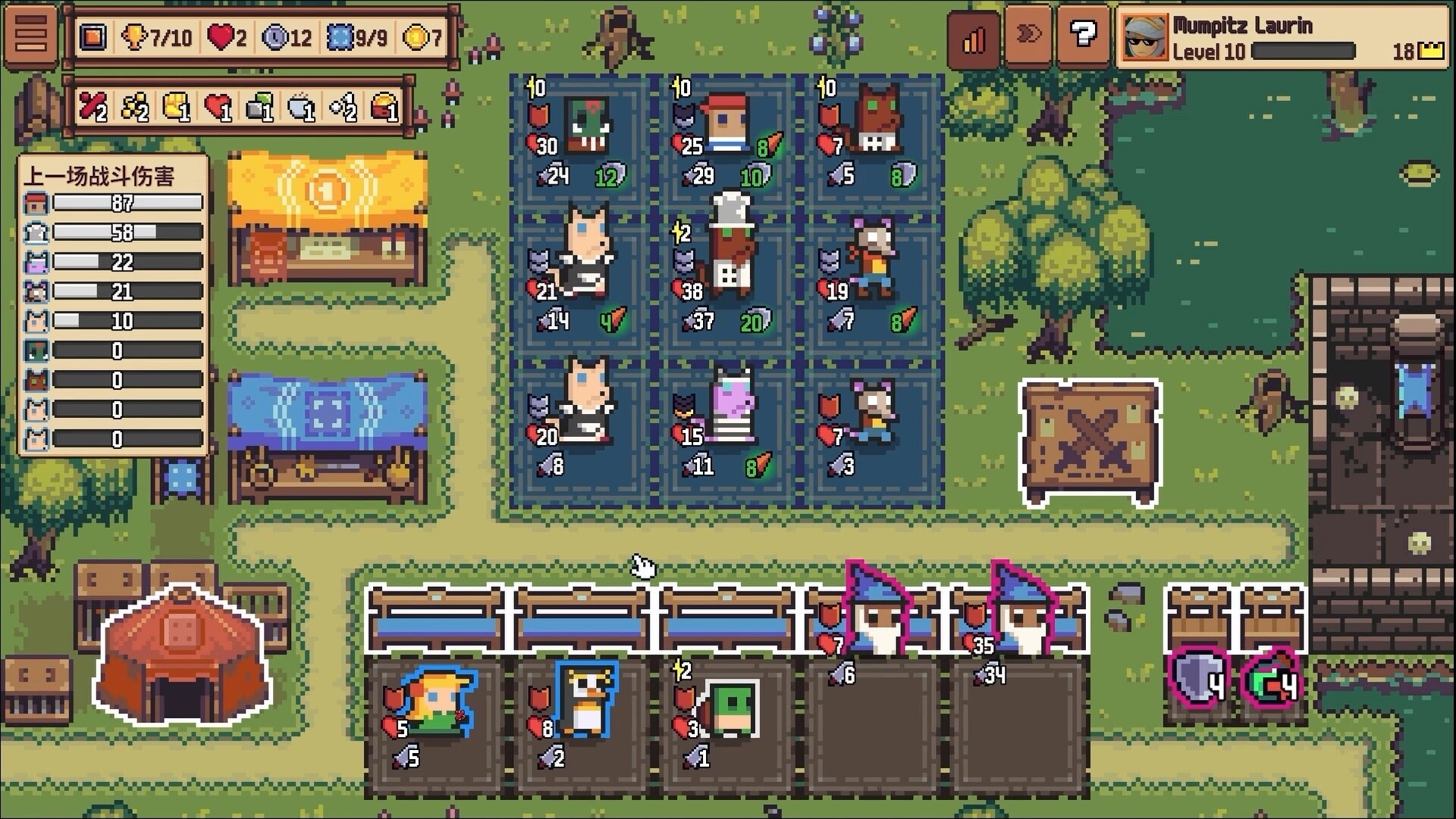1456x819 pixels.
Task: Click the clock timer icon showing 12
Action: tap(285, 36)
